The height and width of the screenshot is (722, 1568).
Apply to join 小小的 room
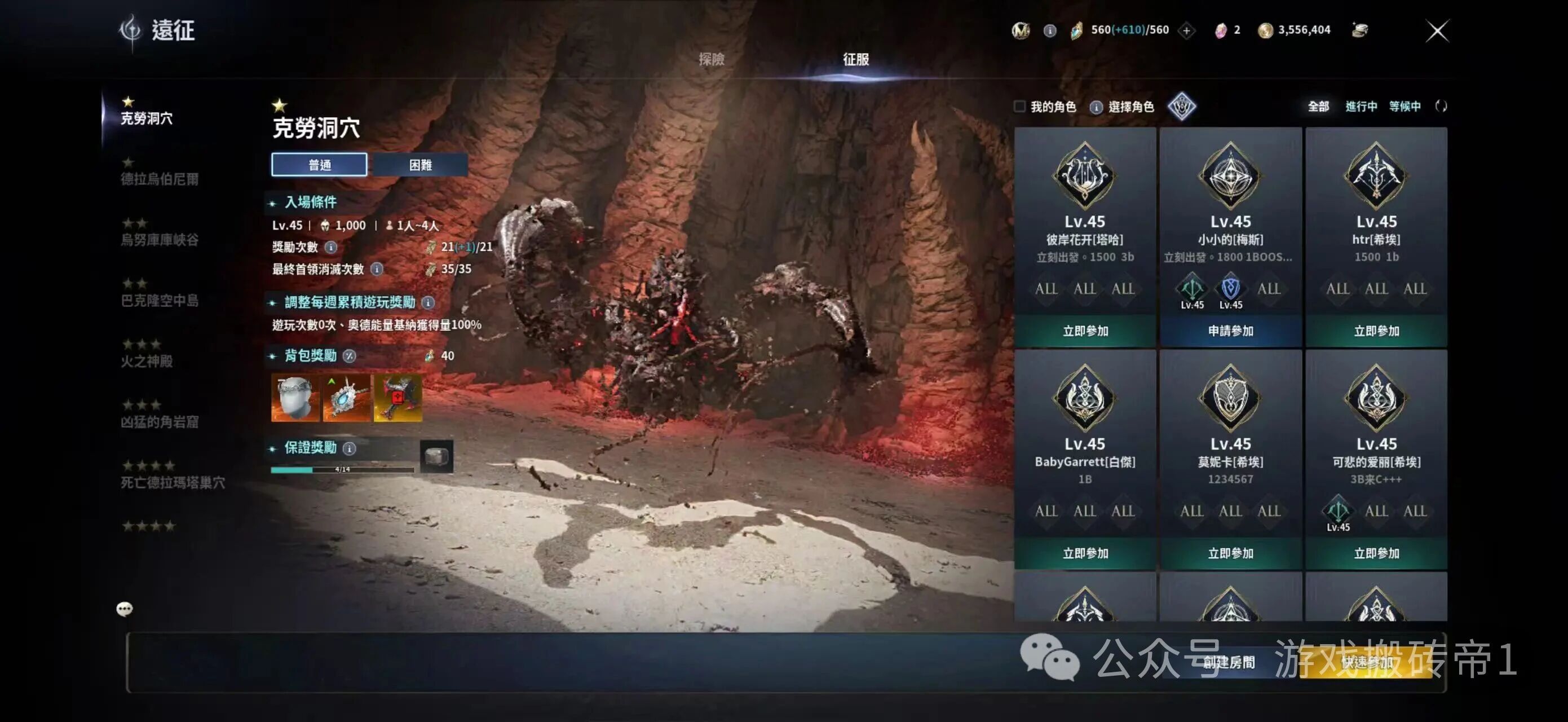(x=1230, y=331)
